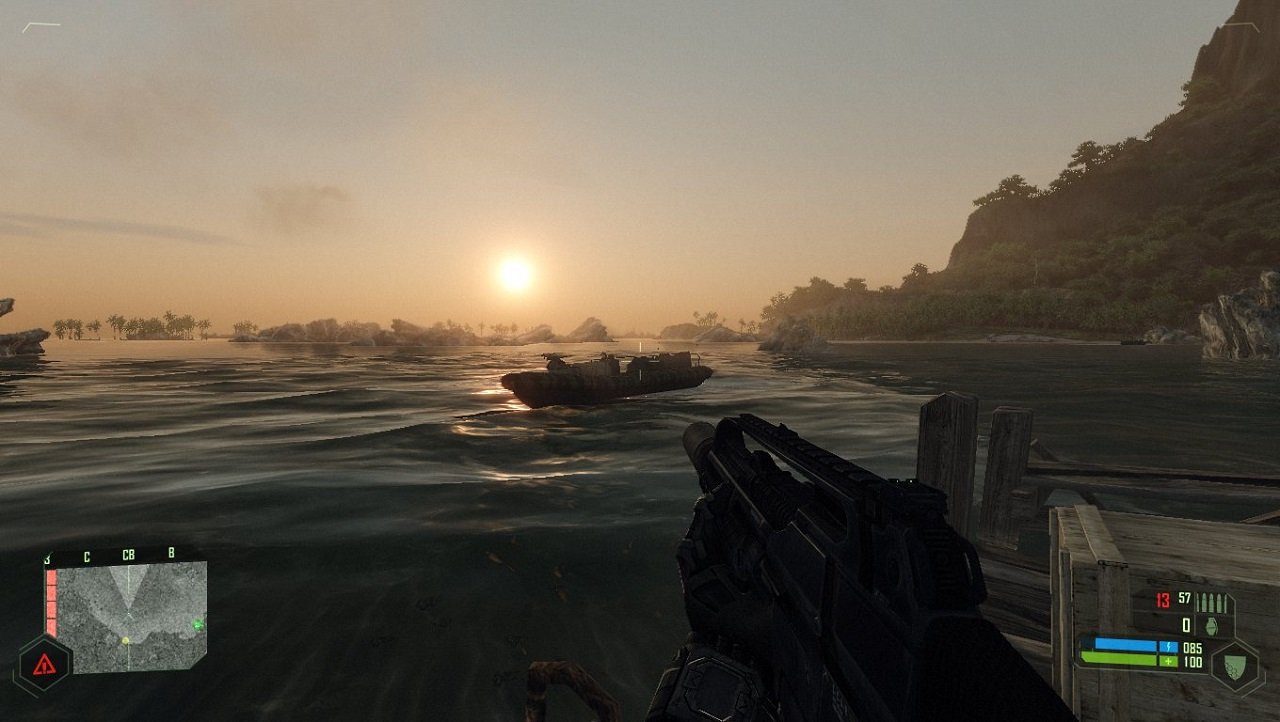Select the armor shield icon in HUD
The image size is (1280, 722).
[1235, 664]
